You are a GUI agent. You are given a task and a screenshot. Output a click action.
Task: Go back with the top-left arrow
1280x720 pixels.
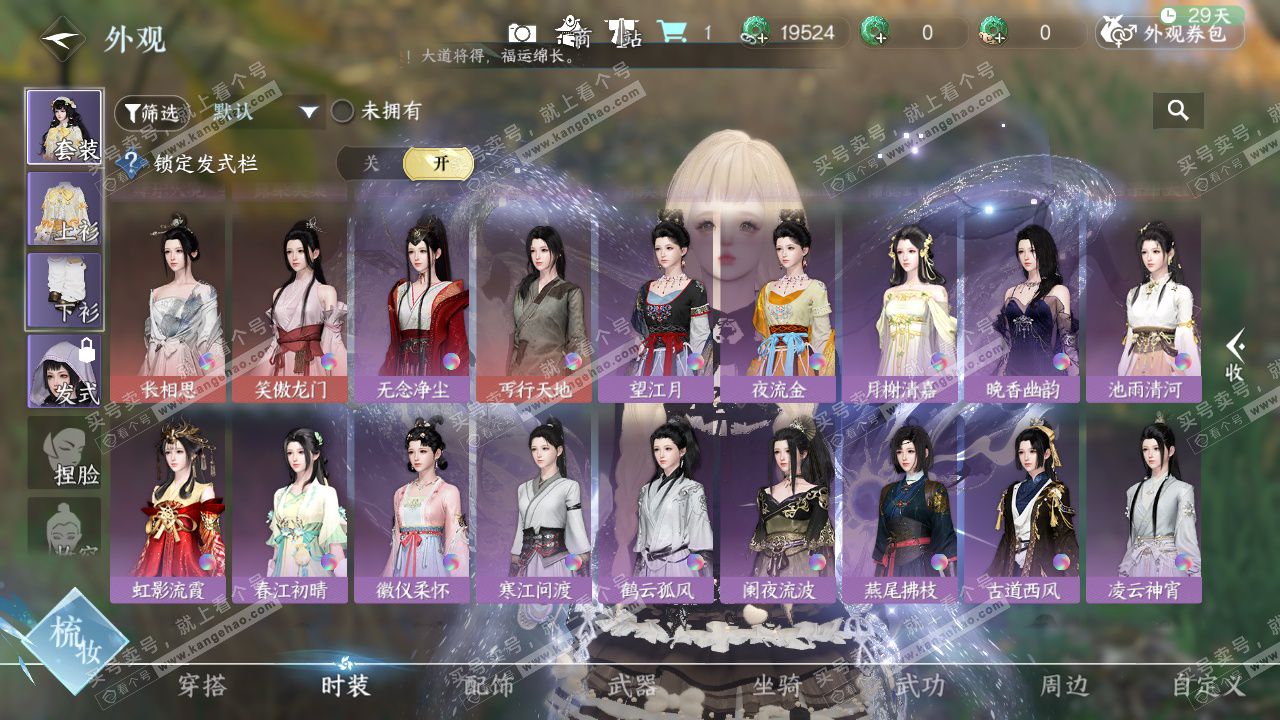click(x=61, y=38)
